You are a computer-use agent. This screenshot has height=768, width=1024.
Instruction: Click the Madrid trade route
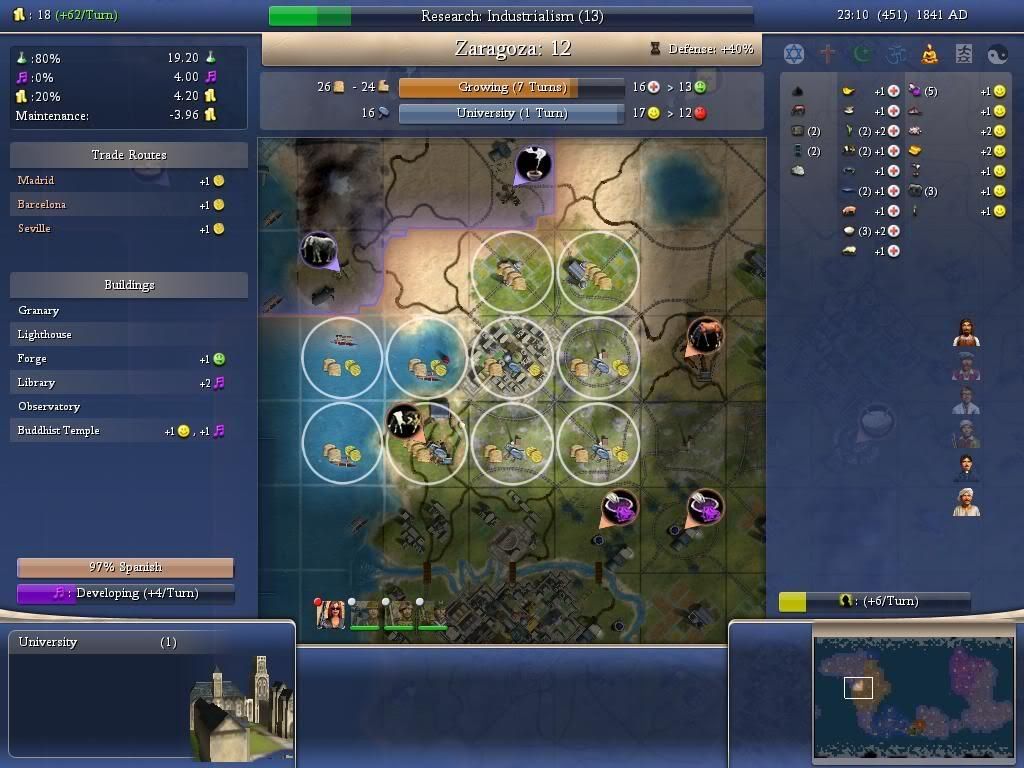(x=37, y=180)
